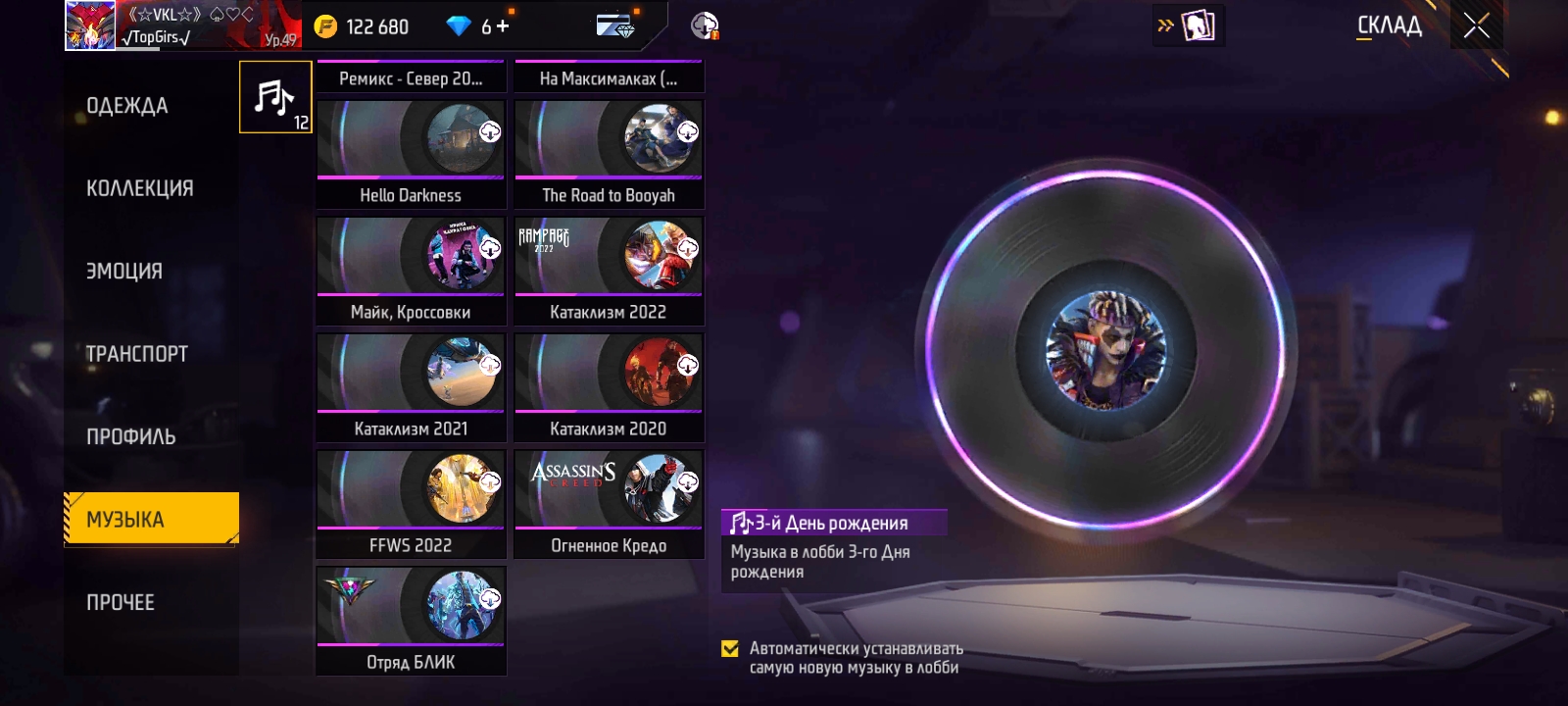Pick the Майк, Кроссовки music disc
The height and width of the screenshot is (706, 1568).
pyautogui.click(x=411, y=270)
